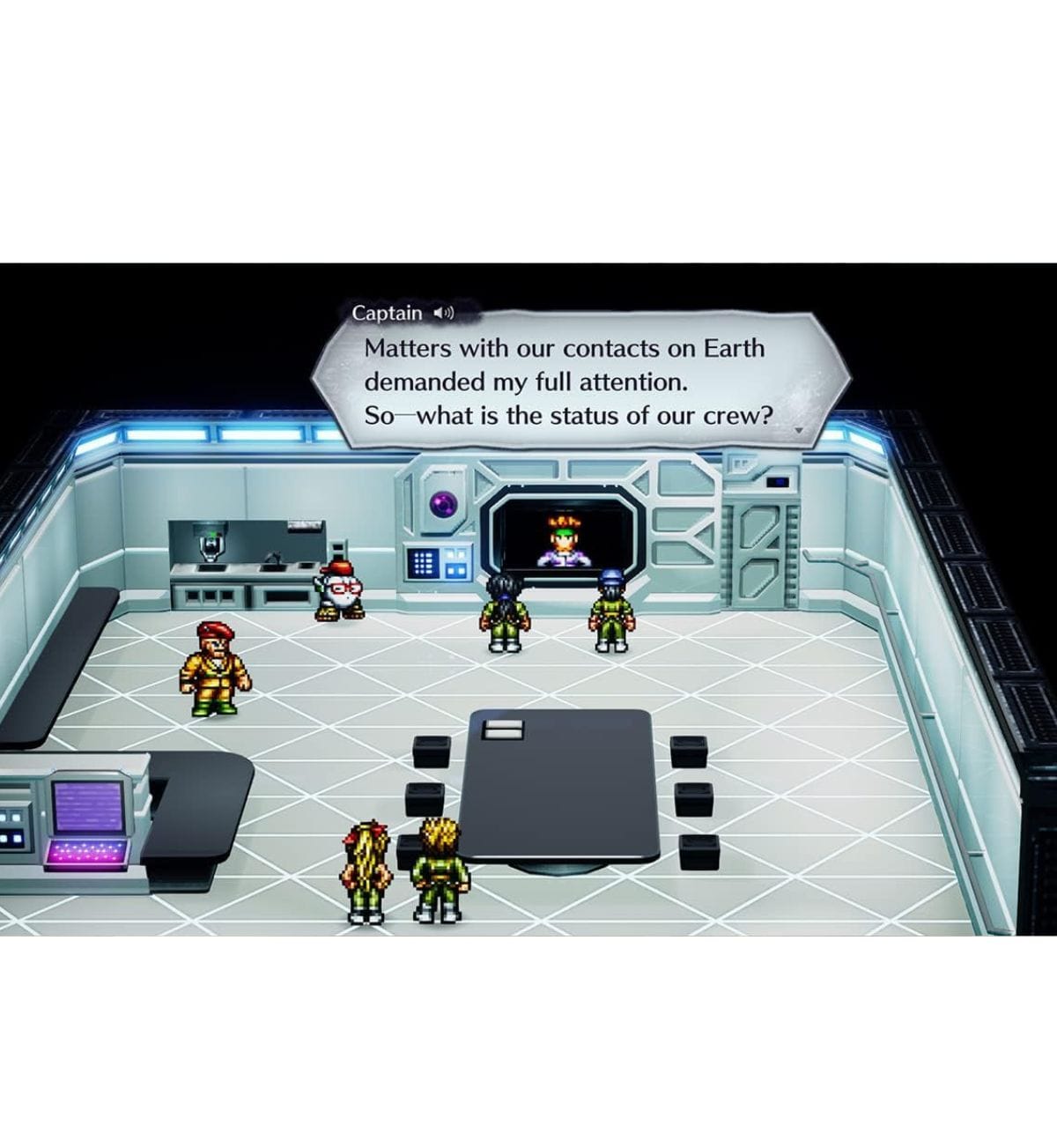
Task: Advance dialogue using the small down arrow
Action: coord(798,431)
